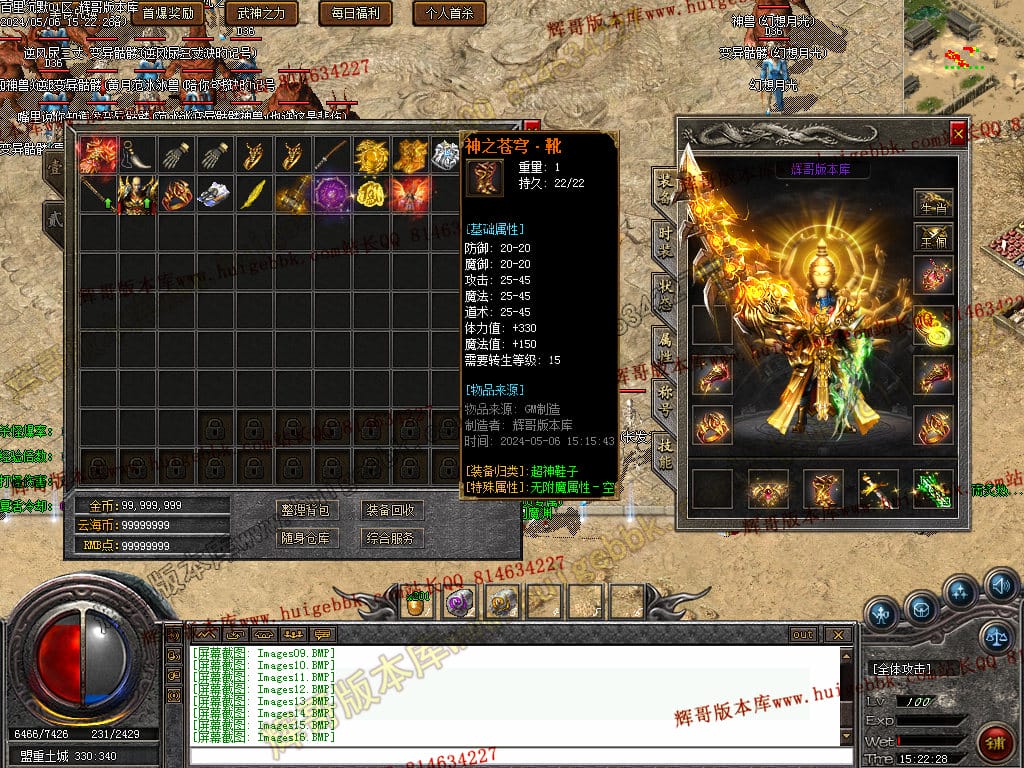Switch to the 时装 fashion tab
Screen dimensions: 1024x768
pos(664,238)
